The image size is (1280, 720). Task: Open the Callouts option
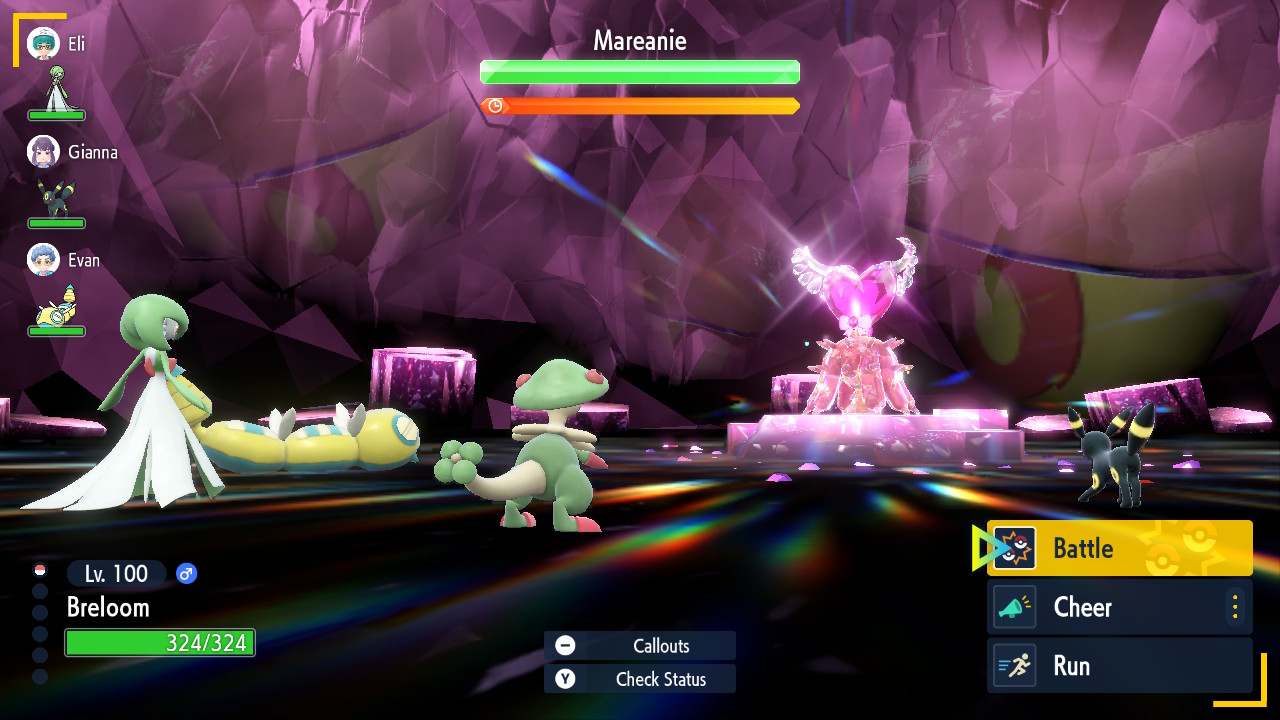tap(640, 646)
